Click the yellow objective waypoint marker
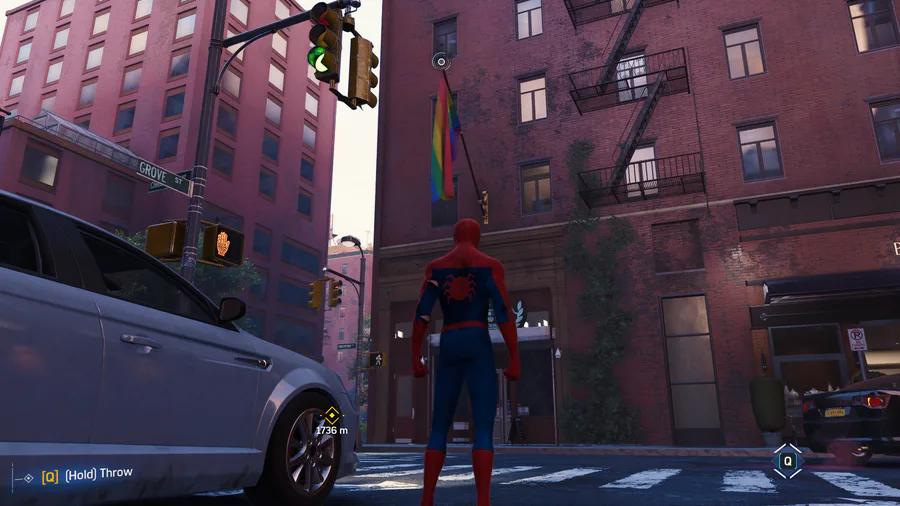 (332, 415)
